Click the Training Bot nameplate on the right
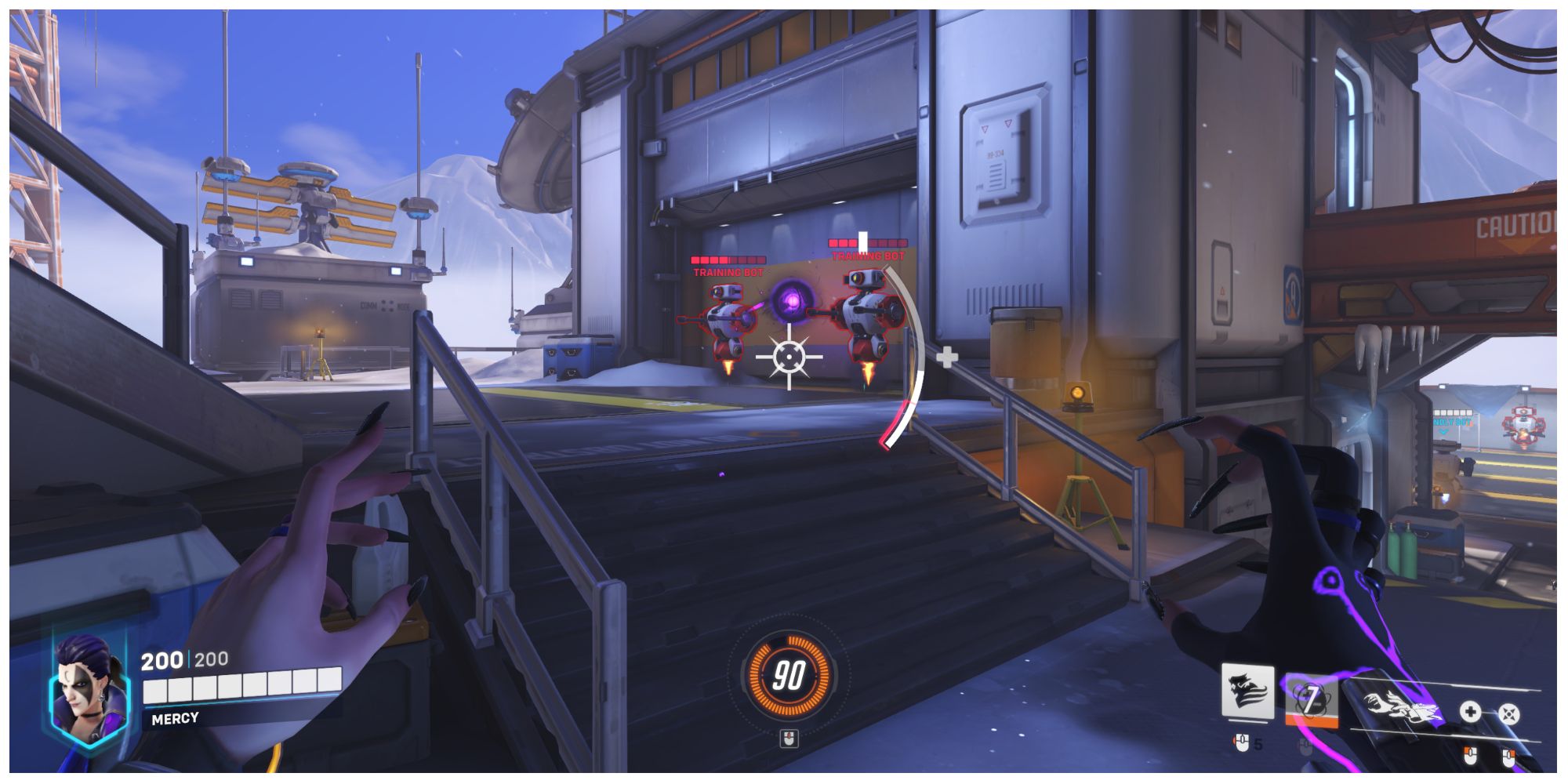The height and width of the screenshot is (784, 1568). (x=868, y=255)
